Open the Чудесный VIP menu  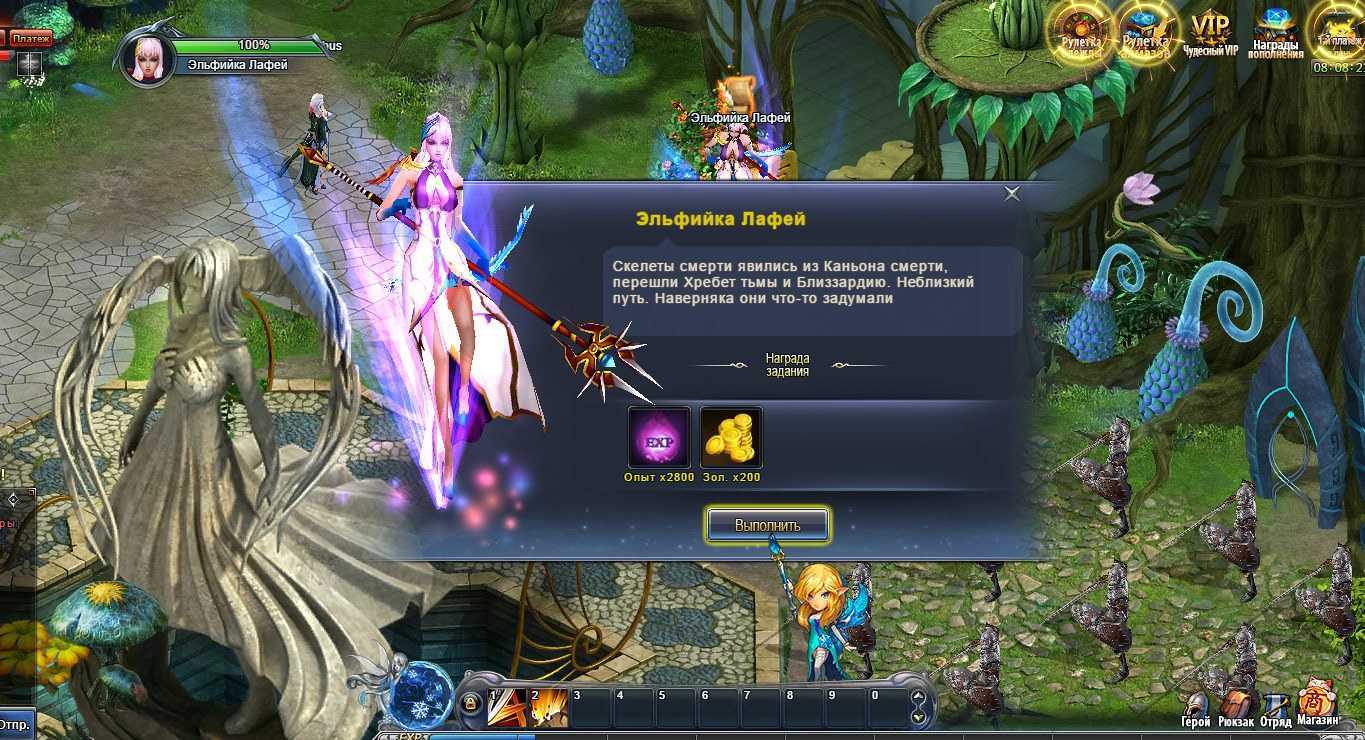click(1210, 32)
